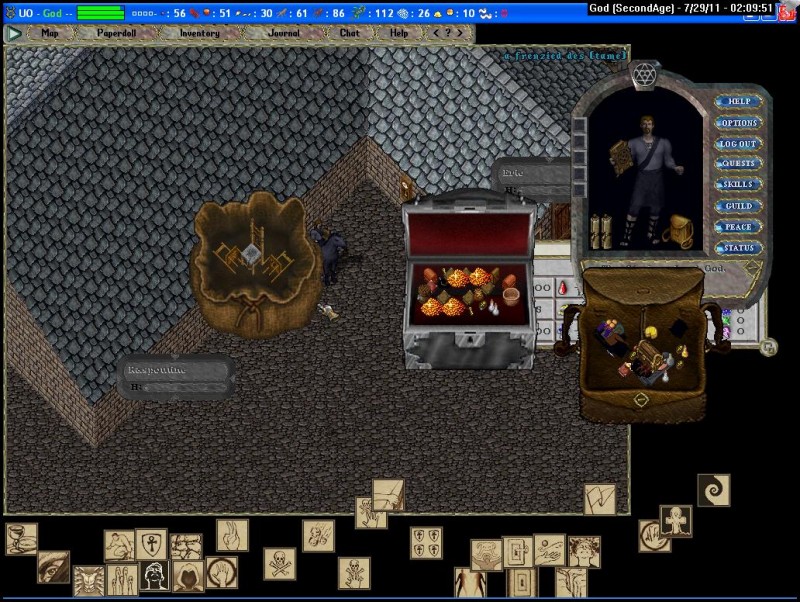Show the SKILLS list from the paperdoll

tap(739, 185)
